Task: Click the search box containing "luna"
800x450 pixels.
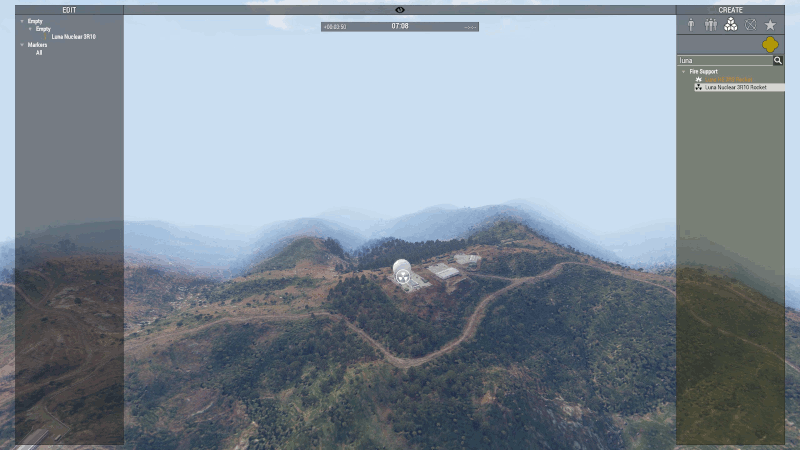Action: coord(724,60)
